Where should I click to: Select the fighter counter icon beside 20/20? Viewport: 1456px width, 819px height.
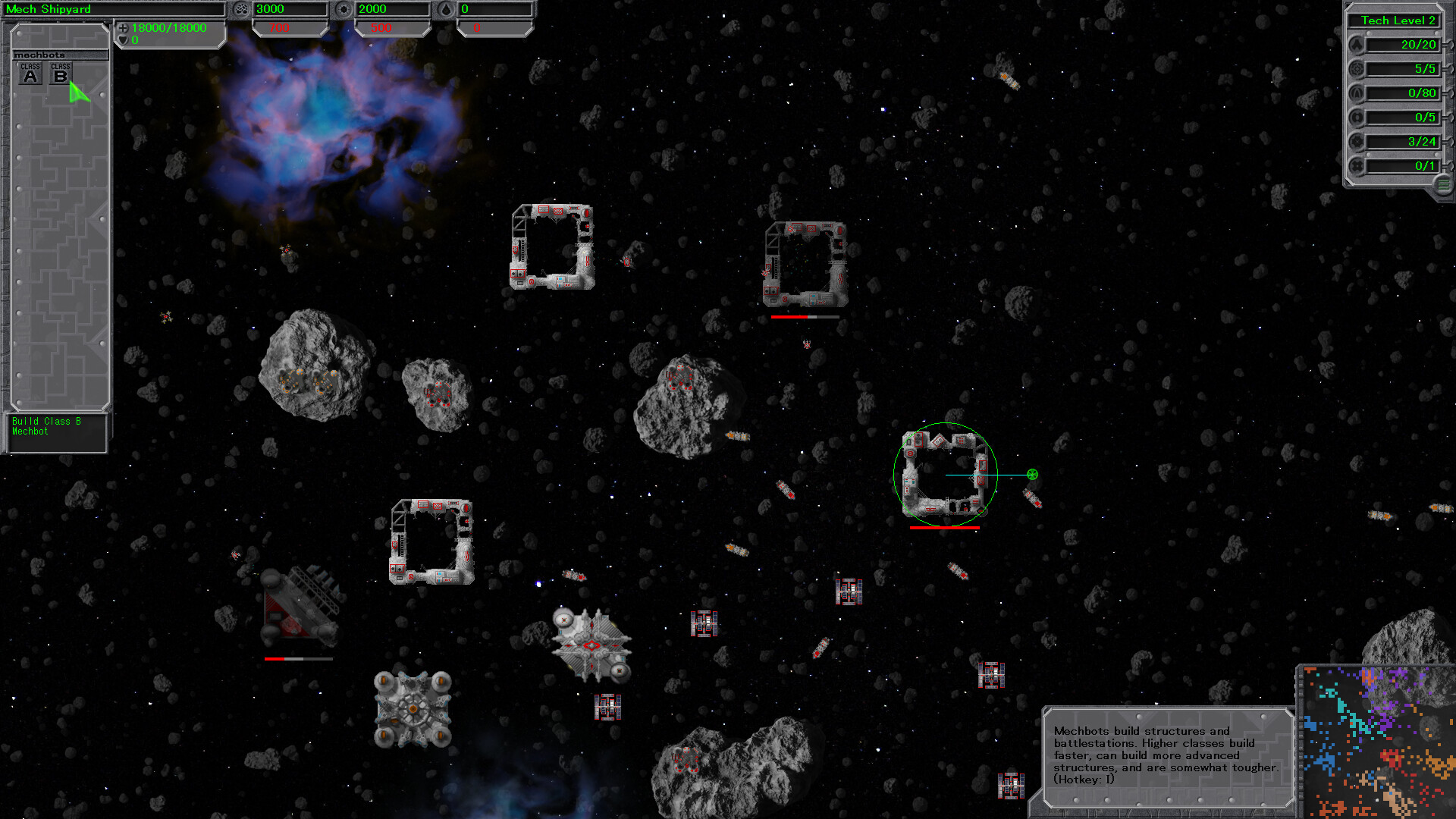[1357, 44]
